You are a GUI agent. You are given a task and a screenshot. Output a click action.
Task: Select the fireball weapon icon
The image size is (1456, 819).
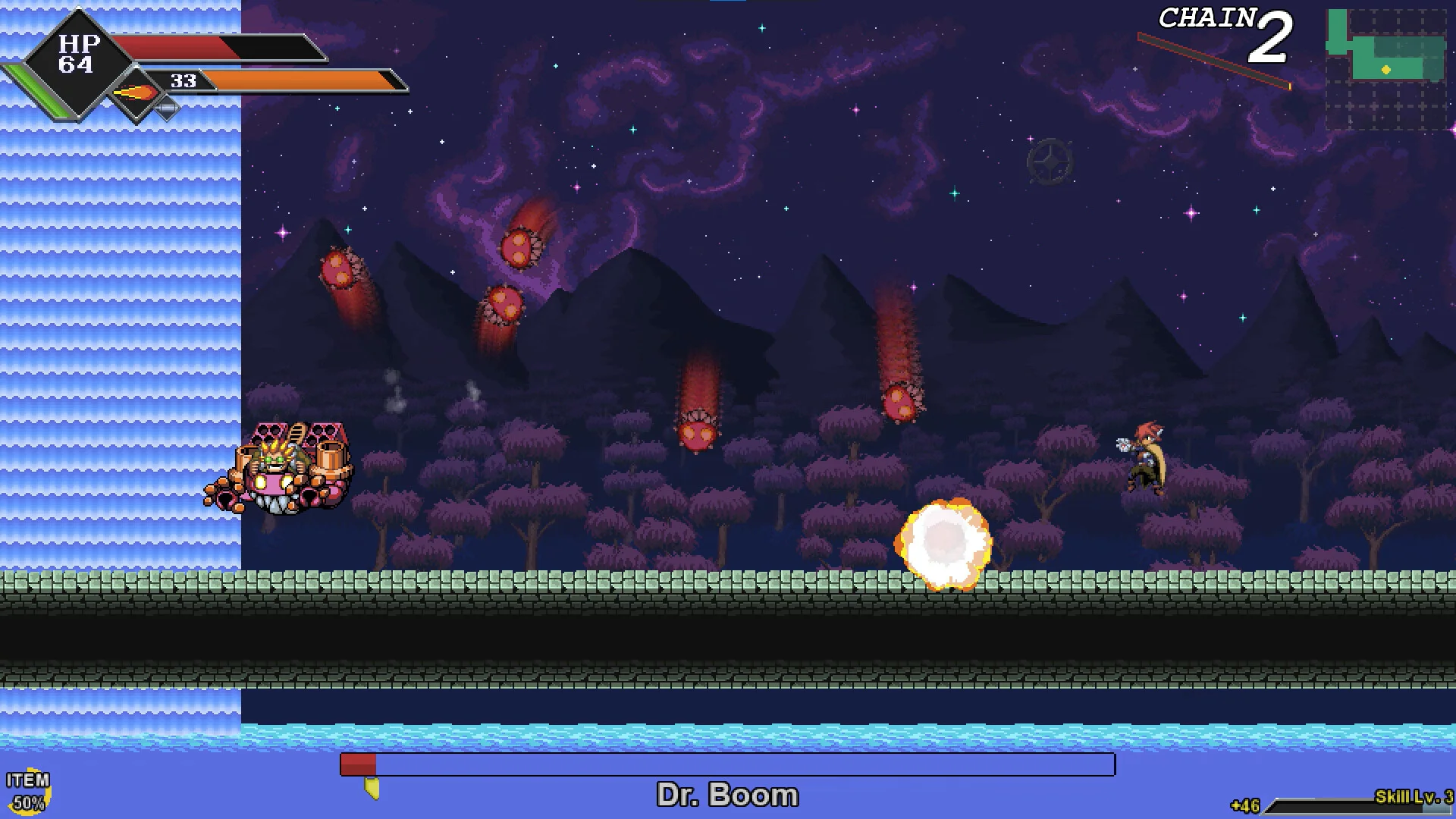pos(136,93)
